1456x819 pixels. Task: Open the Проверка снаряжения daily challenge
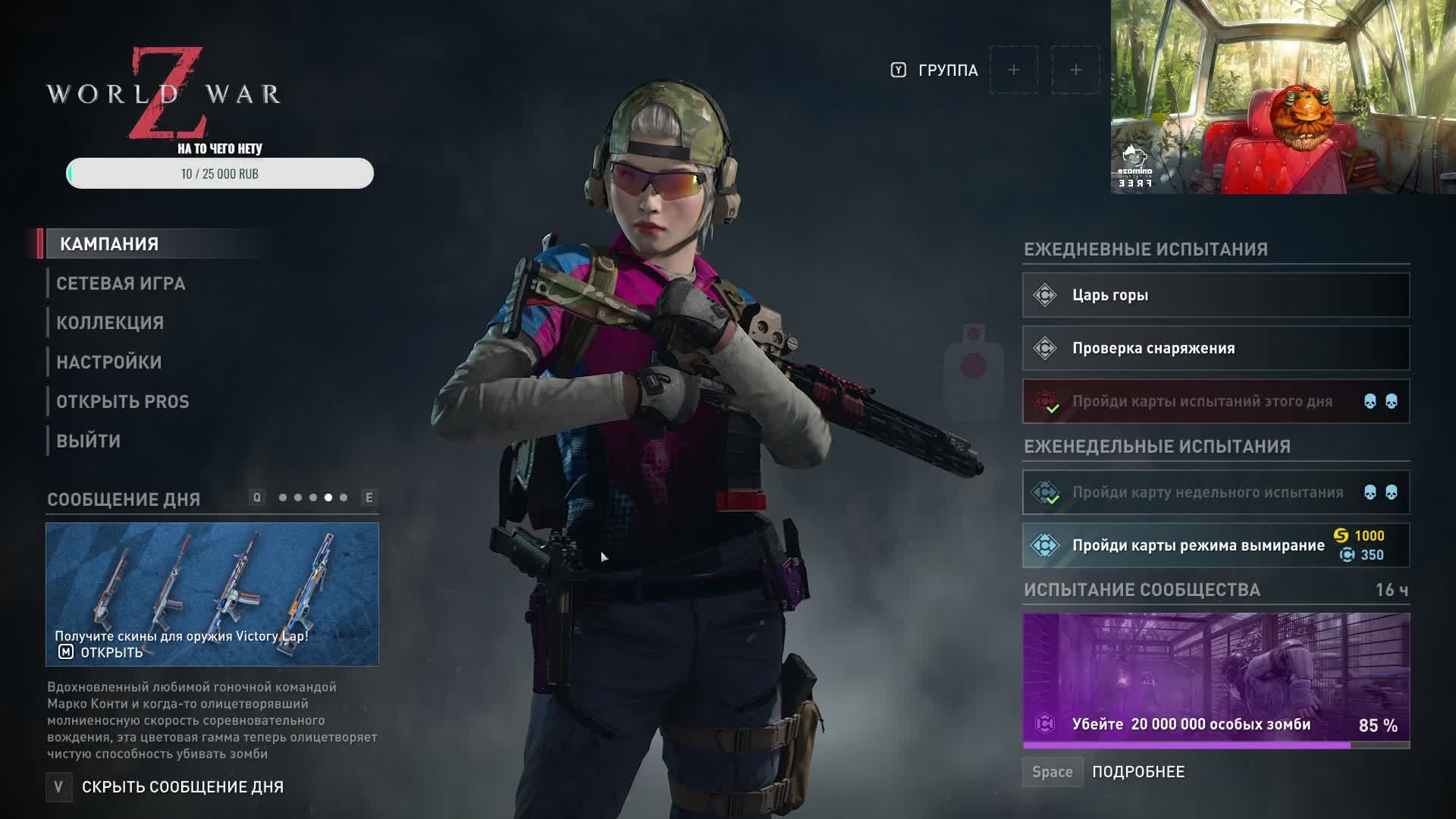(1216, 348)
